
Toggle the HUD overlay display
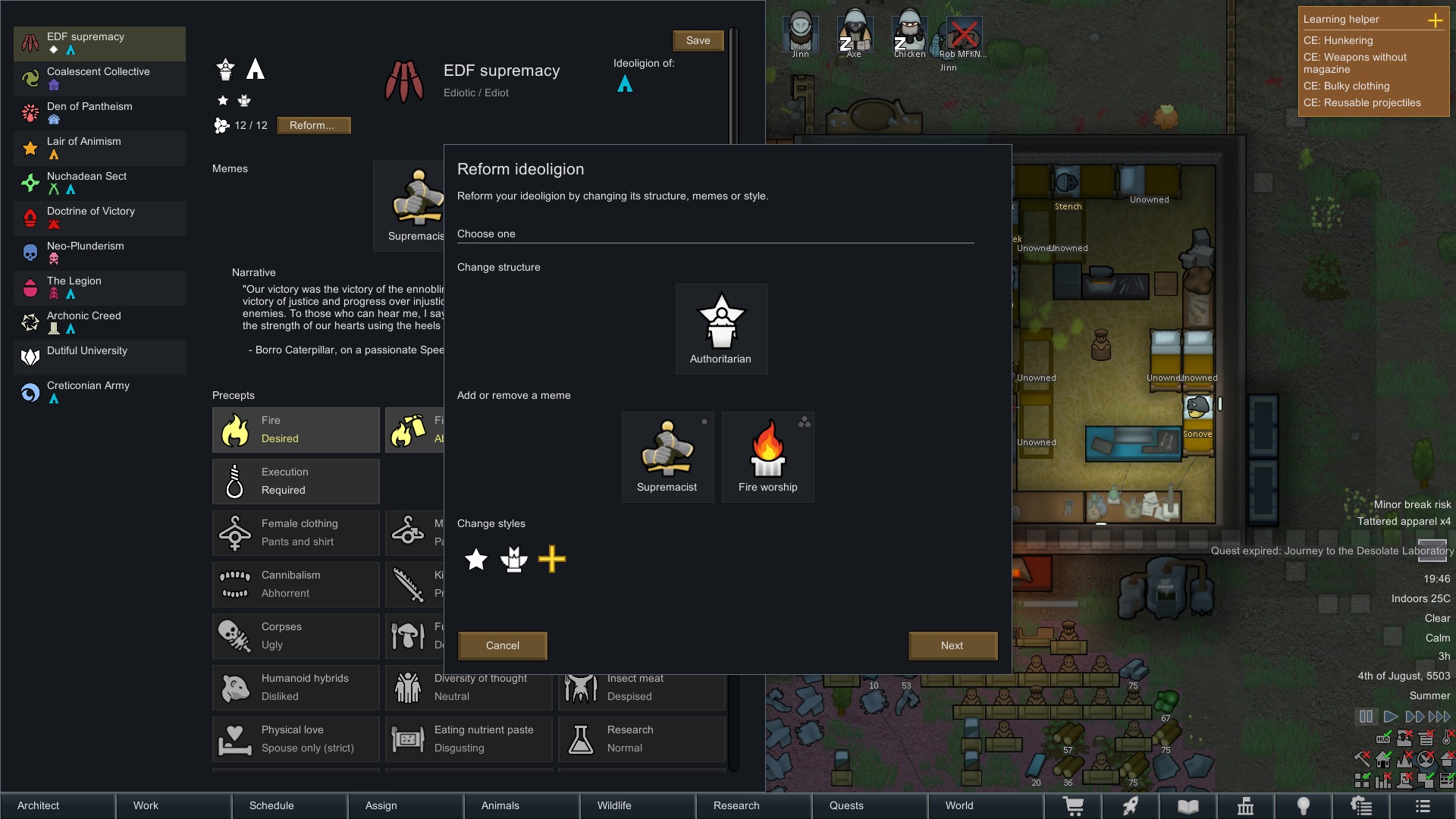tap(1383, 739)
